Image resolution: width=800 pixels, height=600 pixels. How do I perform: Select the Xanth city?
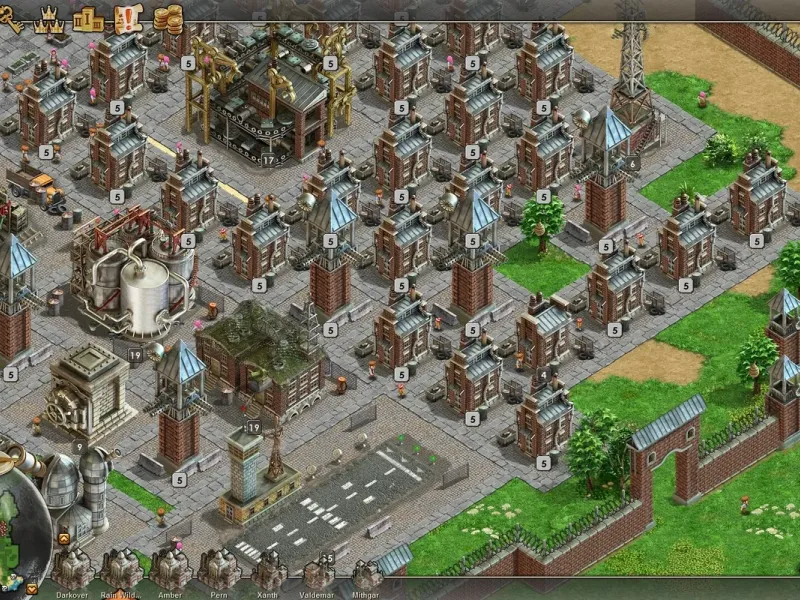pyautogui.click(x=268, y=569)
